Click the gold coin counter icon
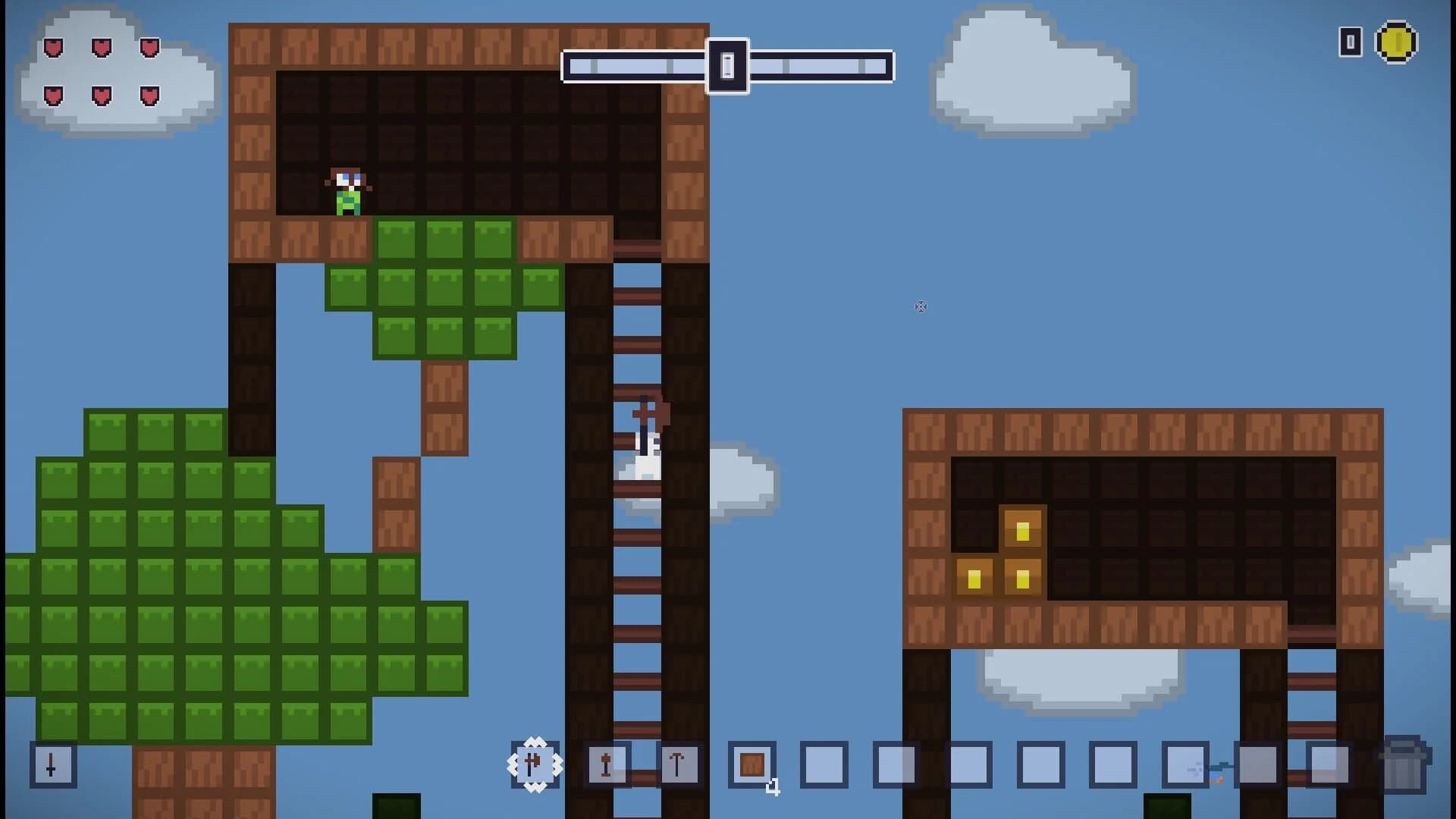 [x=1397, y=43]
